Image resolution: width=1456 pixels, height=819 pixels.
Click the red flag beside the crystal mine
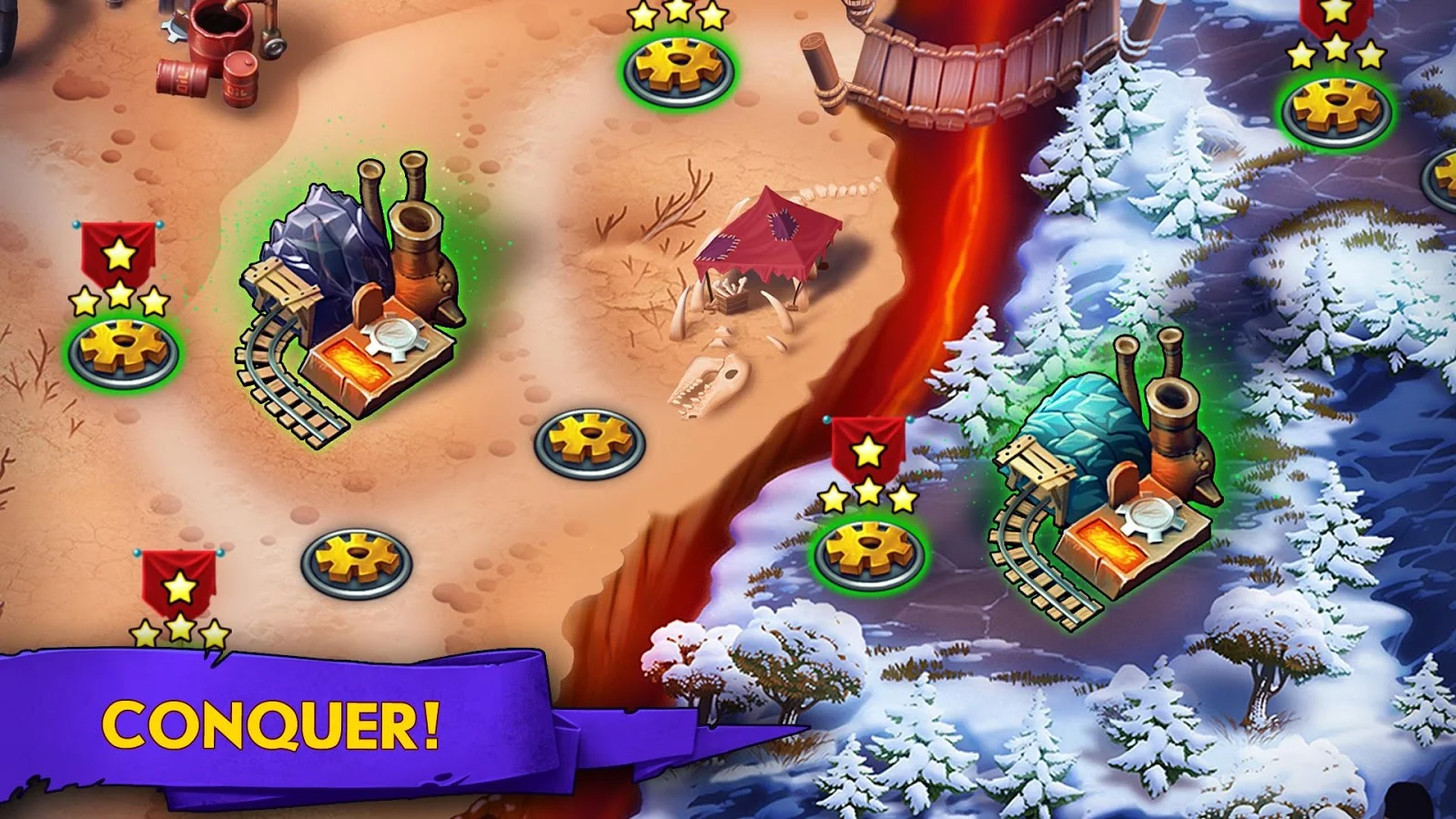tap(867, 449)
